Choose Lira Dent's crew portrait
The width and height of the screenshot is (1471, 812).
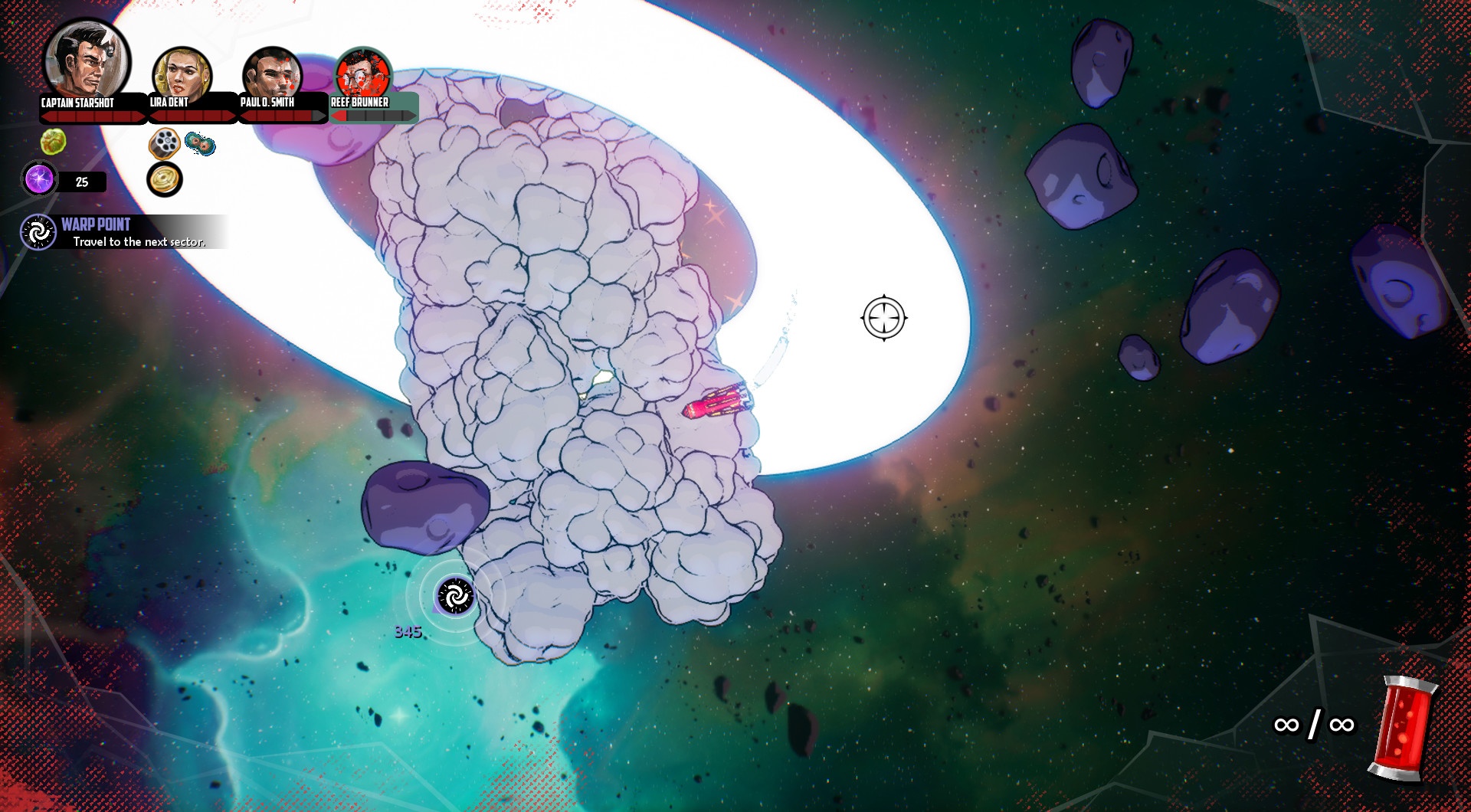click(182, 73)
